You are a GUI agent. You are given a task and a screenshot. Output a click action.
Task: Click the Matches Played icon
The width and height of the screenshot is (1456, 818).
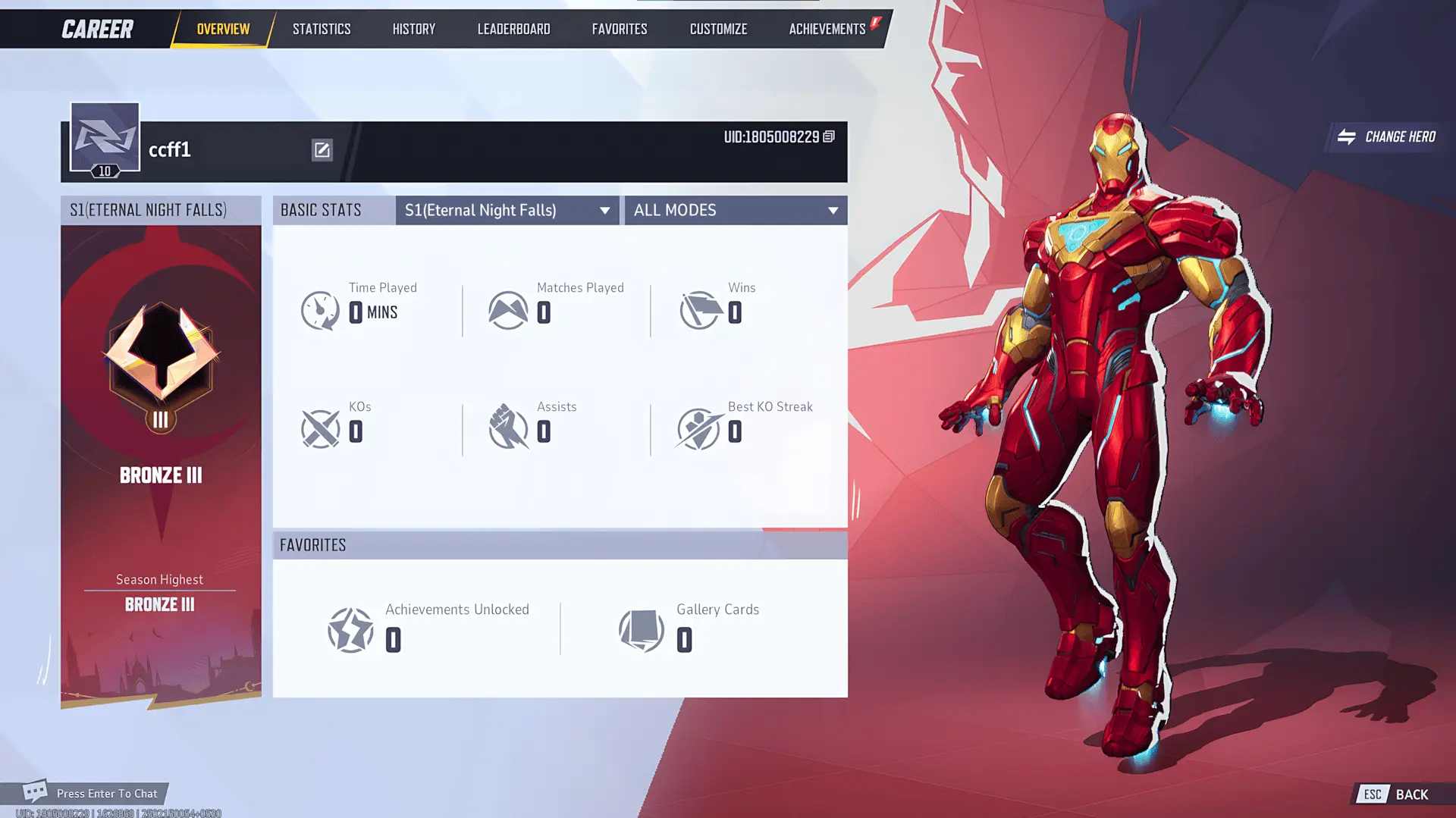508,309
